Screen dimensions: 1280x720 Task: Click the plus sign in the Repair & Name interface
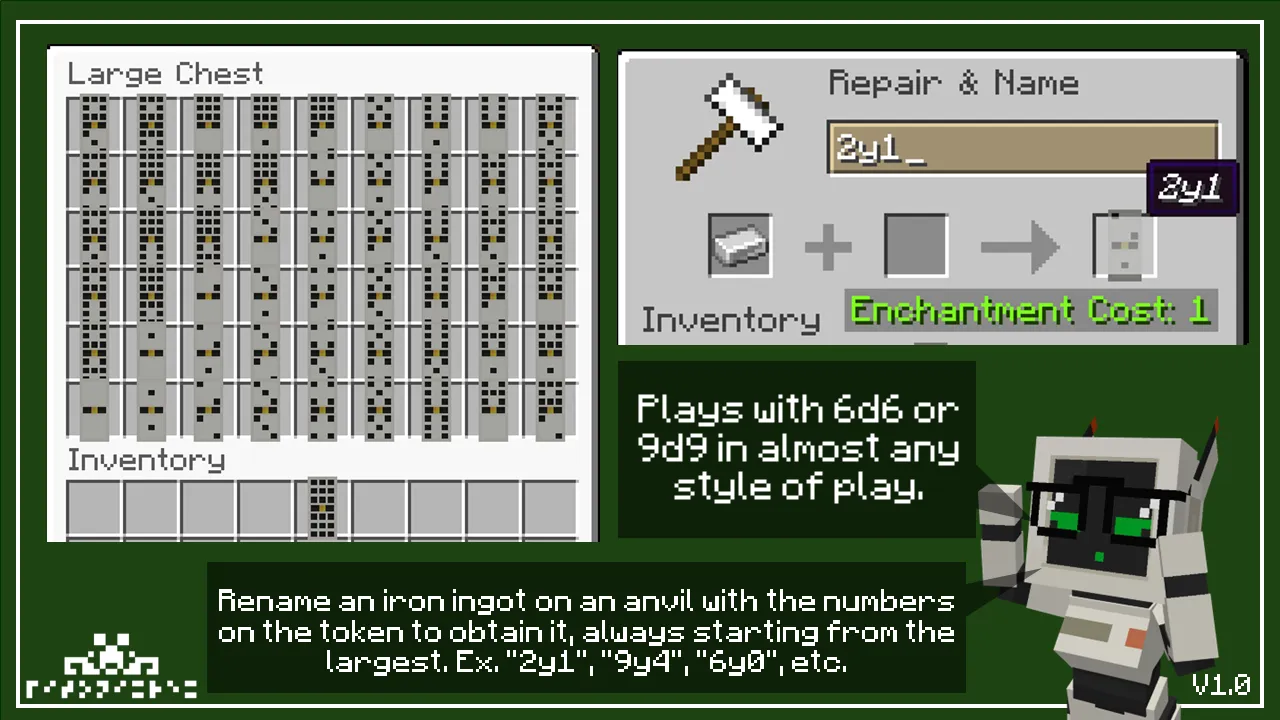tap(828, 245)
